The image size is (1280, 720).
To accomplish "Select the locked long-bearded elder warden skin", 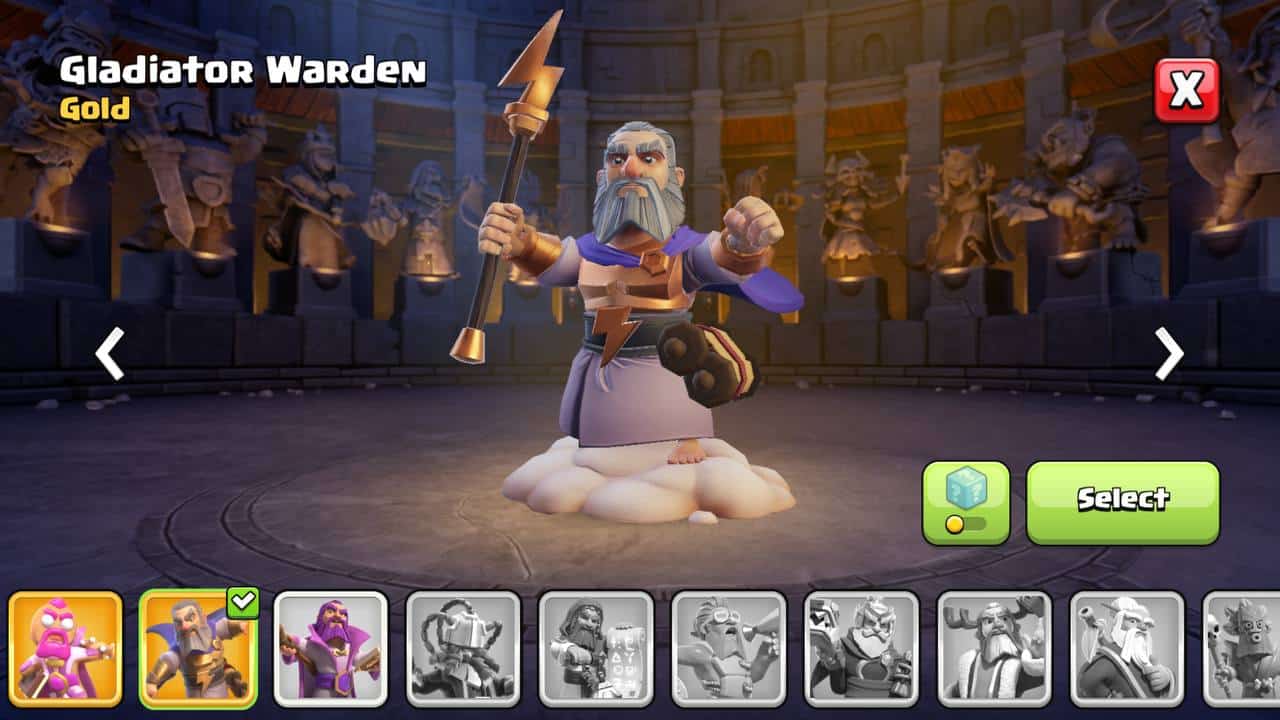I will (x=1127, y=648).
